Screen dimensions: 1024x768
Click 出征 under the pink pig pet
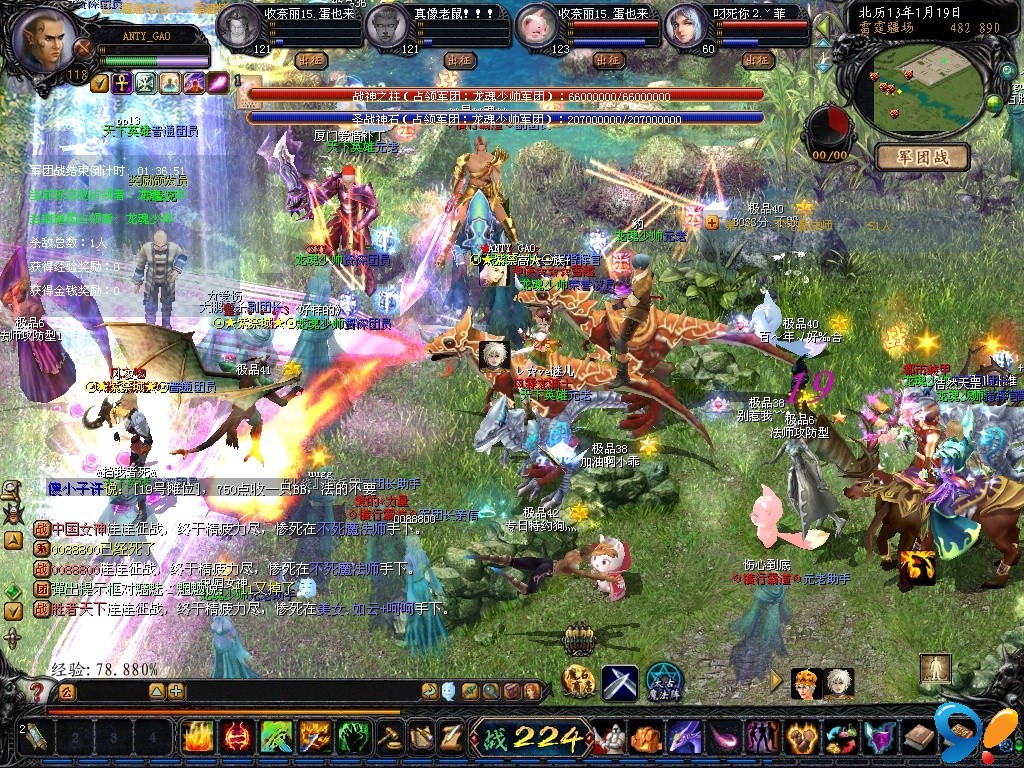click(609, 60)
